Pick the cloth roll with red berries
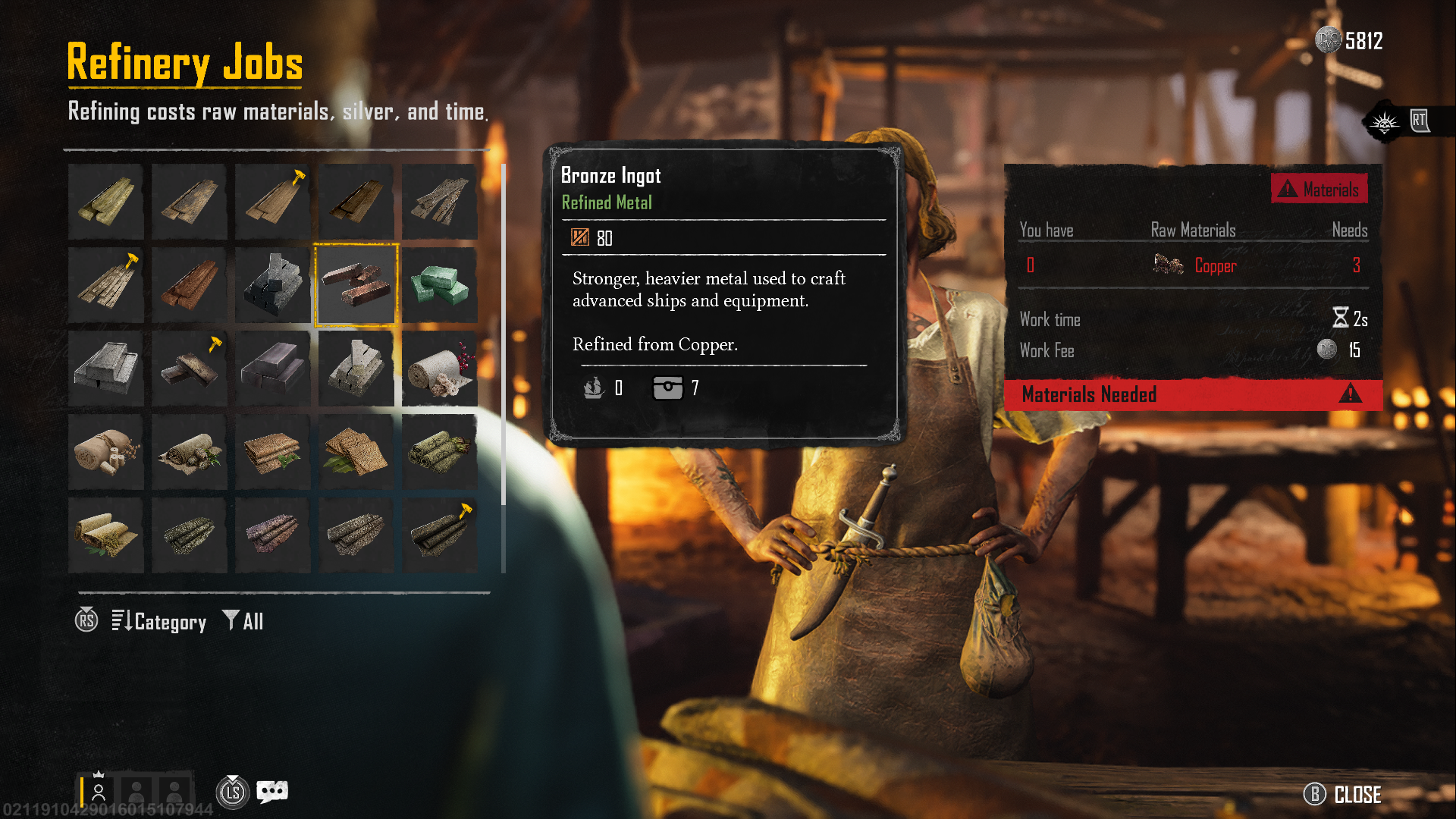1456x819 pixels. tap(439, 369)
